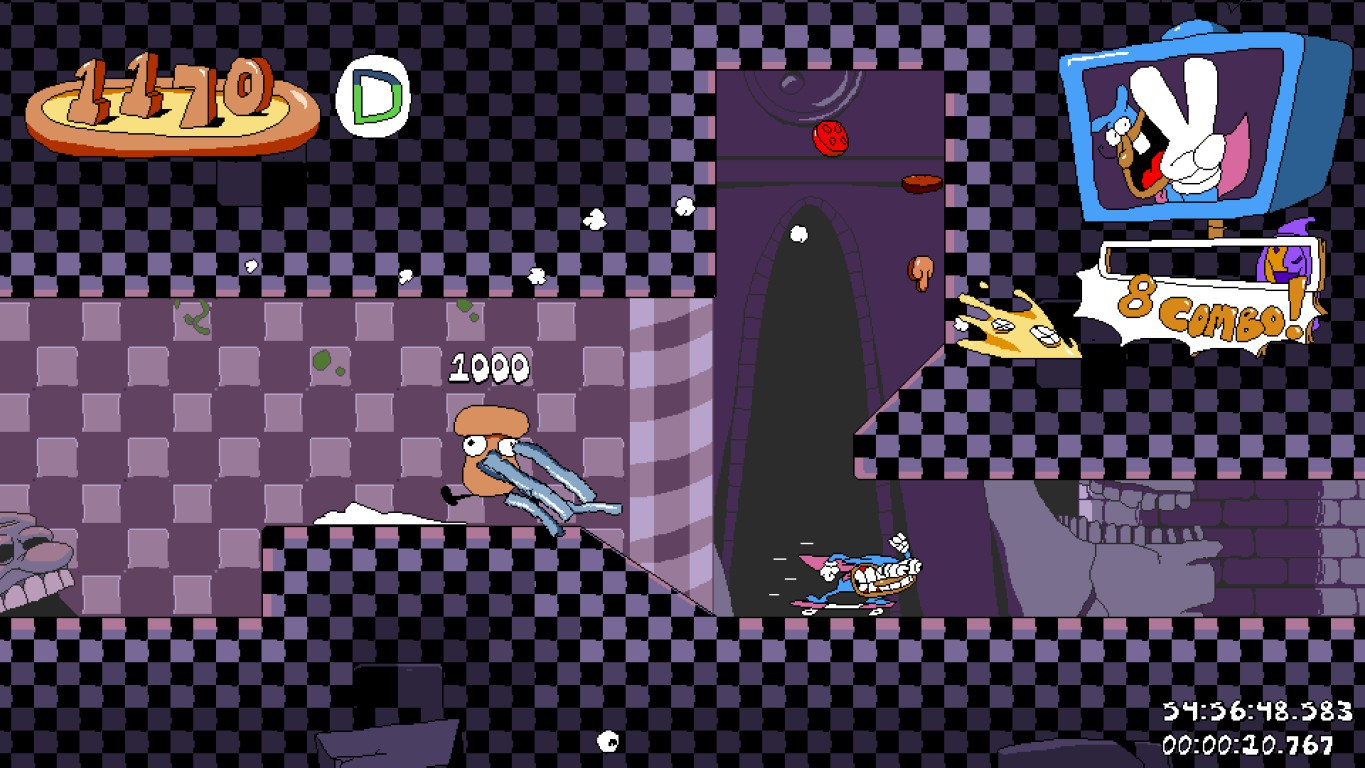Click the pepperoni pickup near the doorway
Screen dimensions: 1365x768
point(830,137)
